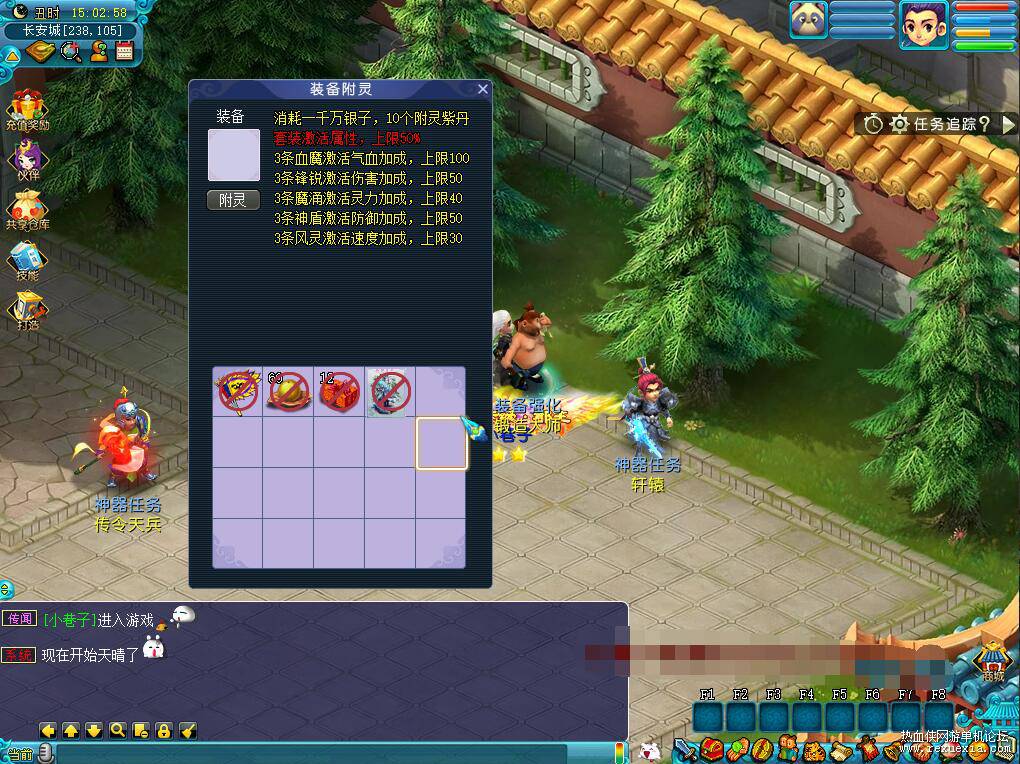Open the 伙伴 companion menu
The image size is (1020, 764).
[x=27, y=158]
